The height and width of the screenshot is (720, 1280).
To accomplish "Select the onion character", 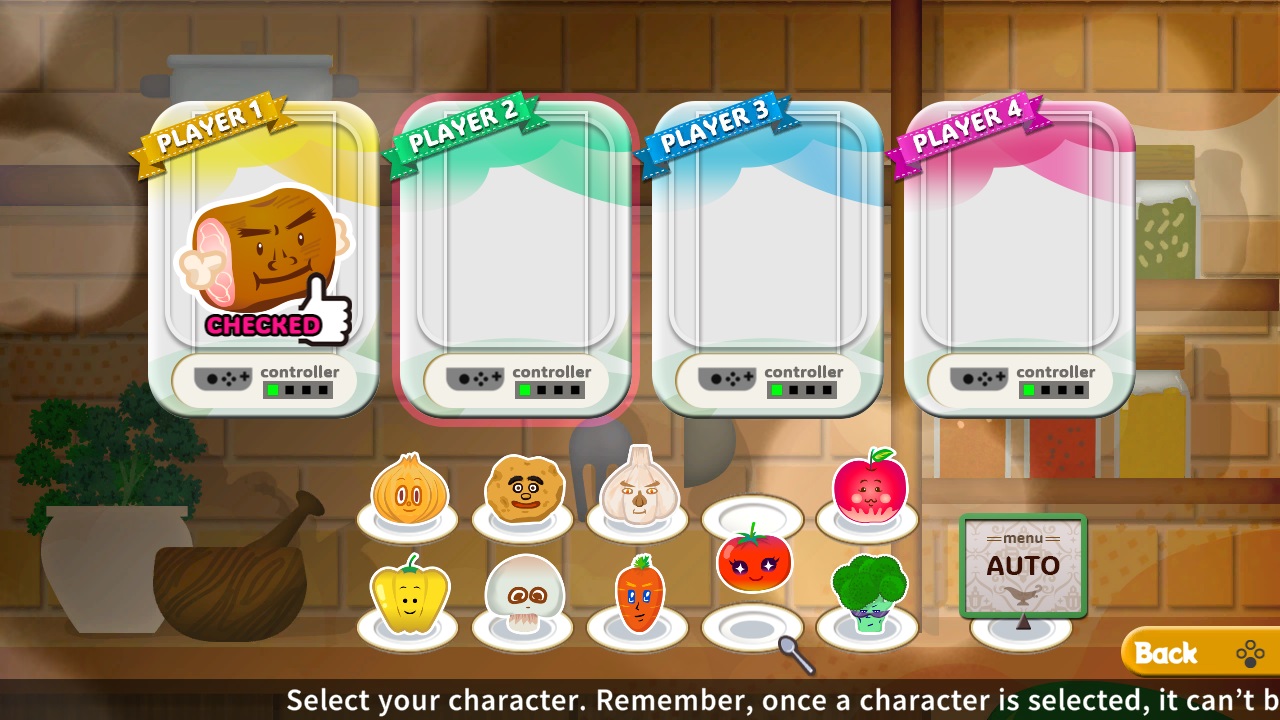I will tap(408, 490).
